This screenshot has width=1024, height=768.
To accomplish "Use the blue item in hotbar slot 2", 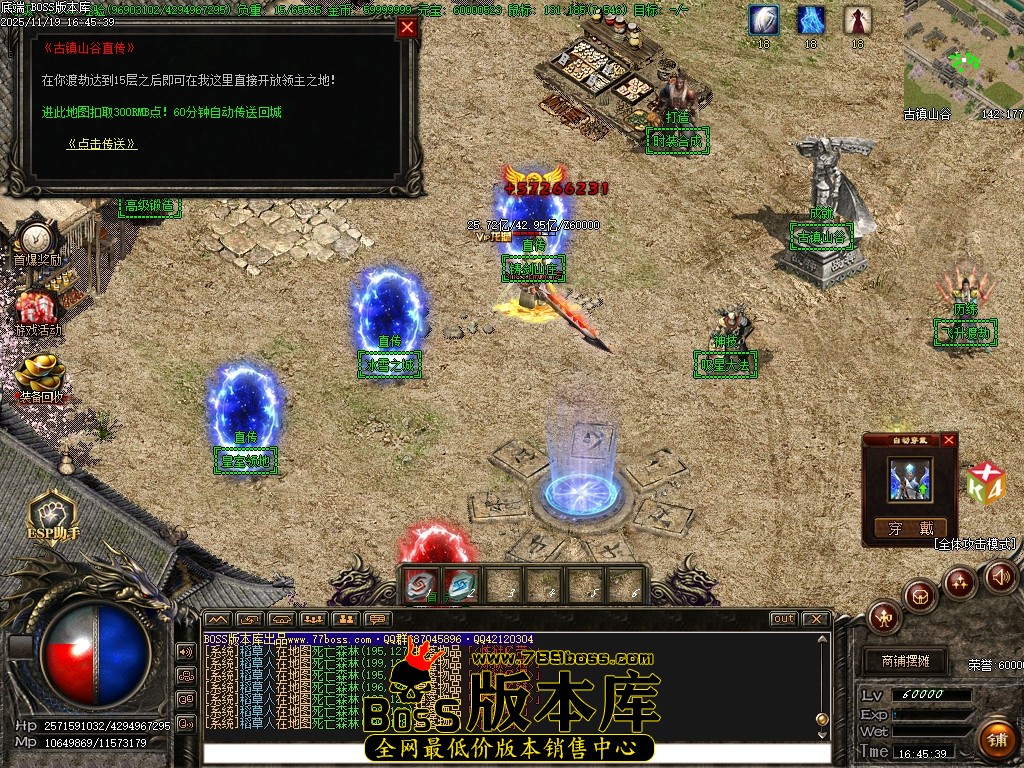I will (461, 584).
